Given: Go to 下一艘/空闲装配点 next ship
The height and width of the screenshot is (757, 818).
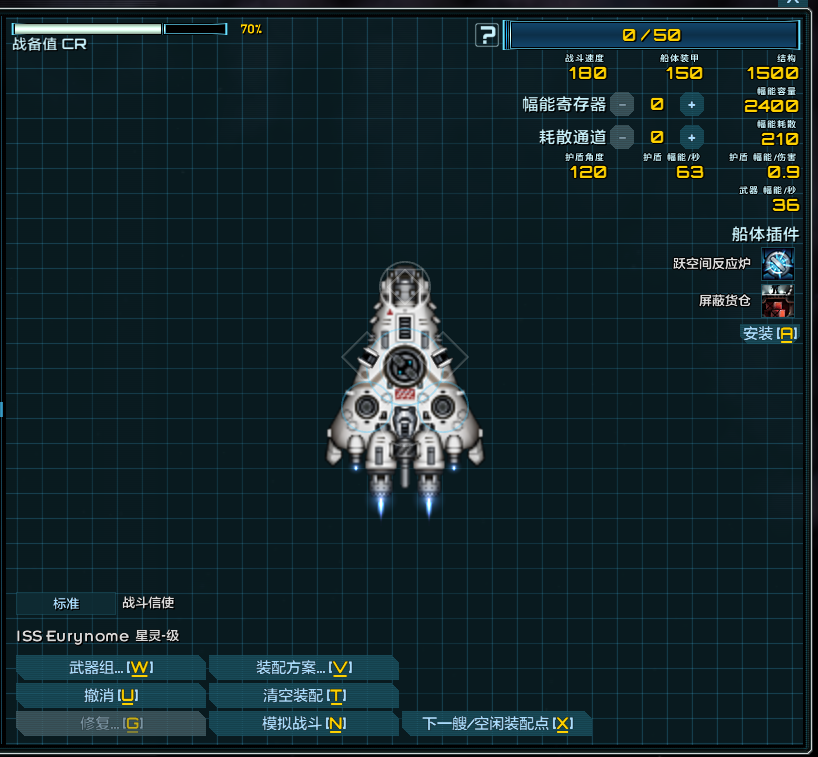Looking at the screenshot, I should pyautogui.click(x=496, y=723).
